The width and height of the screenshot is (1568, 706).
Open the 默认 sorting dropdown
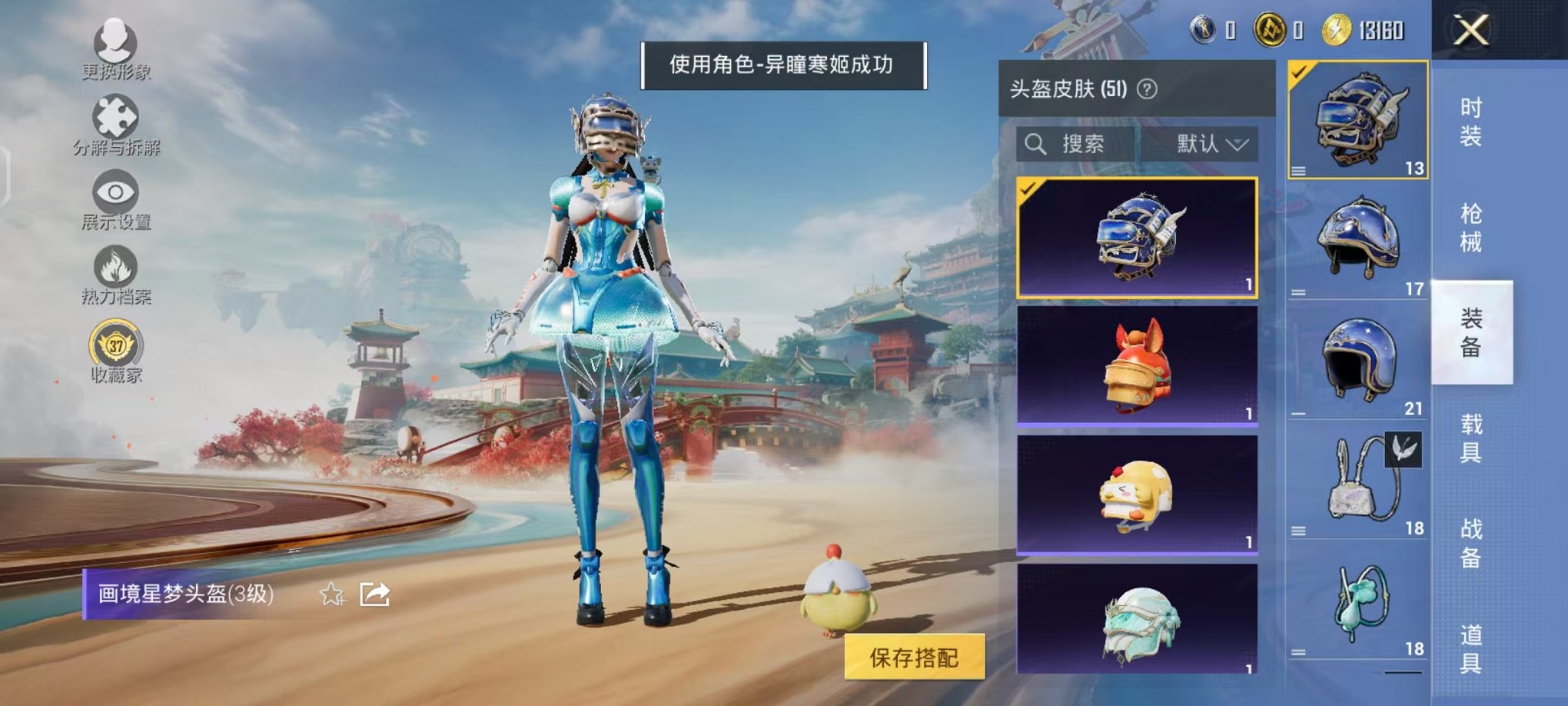coord(1211,145)
